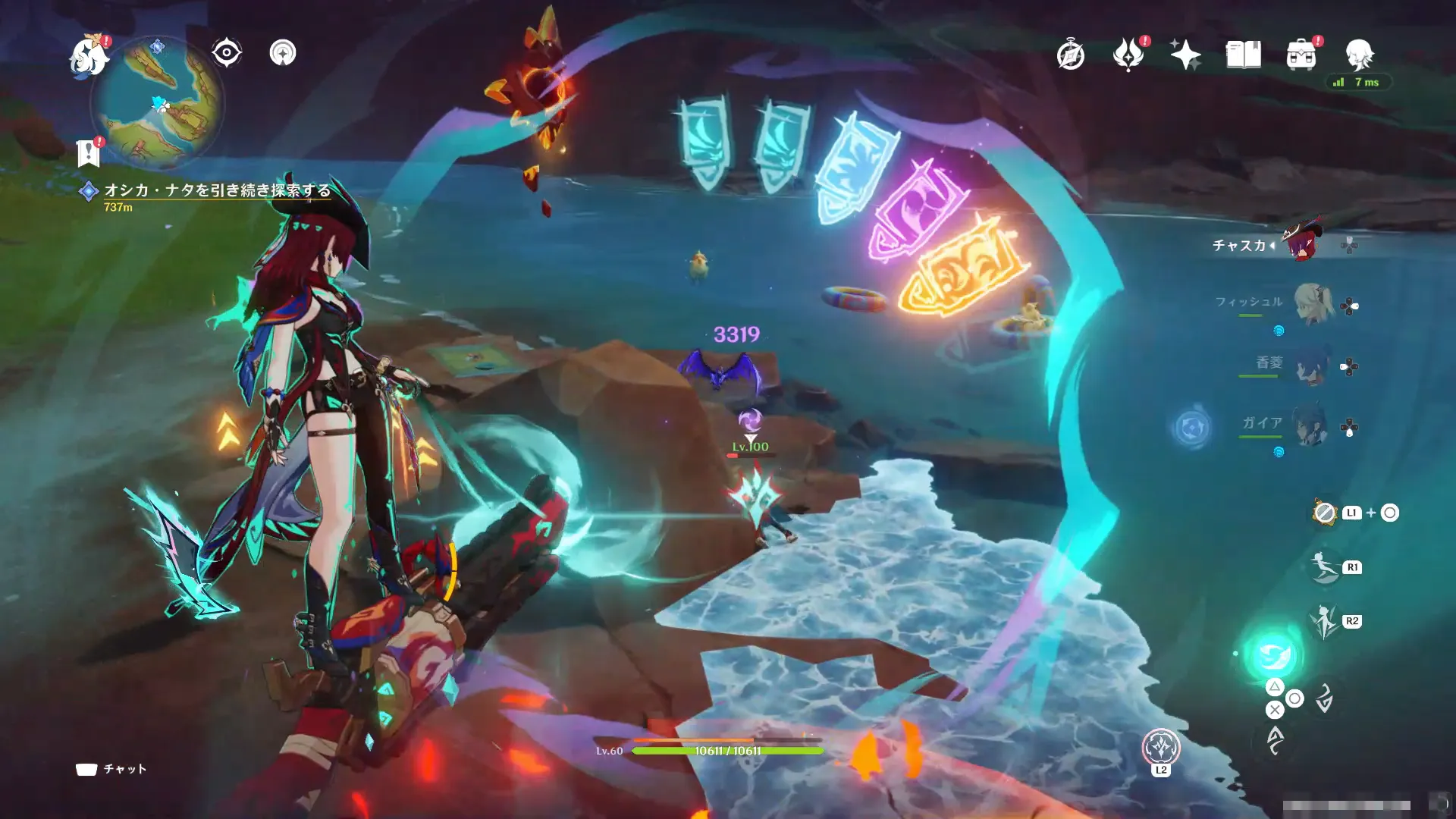Switch to party member 香菱
Screen dimensions: 1456x819
pyautogui.click(x=1310, y=366)
